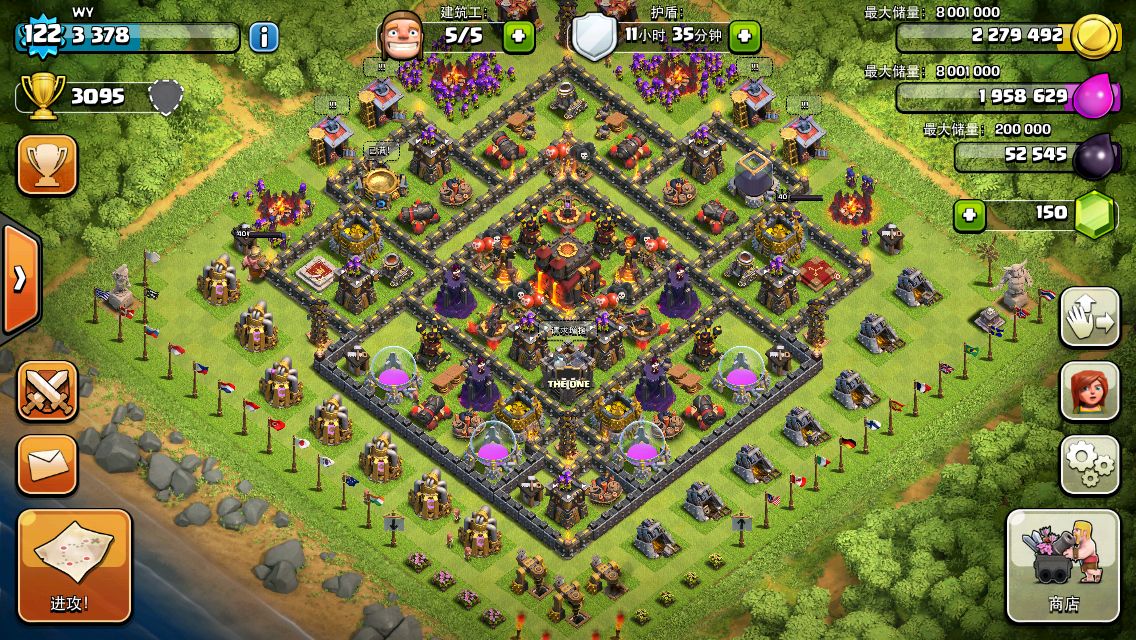Open the trophy leaderboard button

pyautogui.click(x=47, y=165)
